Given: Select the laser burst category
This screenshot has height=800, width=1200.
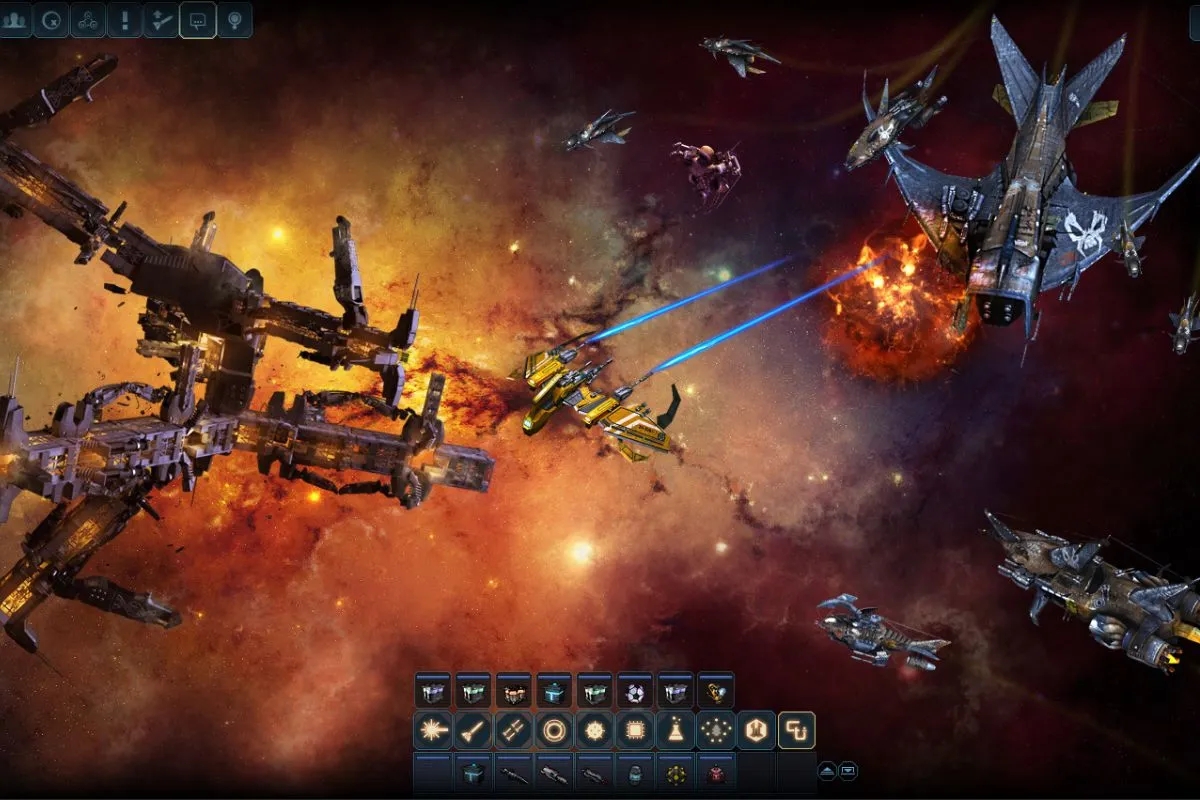Looking at the screenshot, I should [433, 730].
